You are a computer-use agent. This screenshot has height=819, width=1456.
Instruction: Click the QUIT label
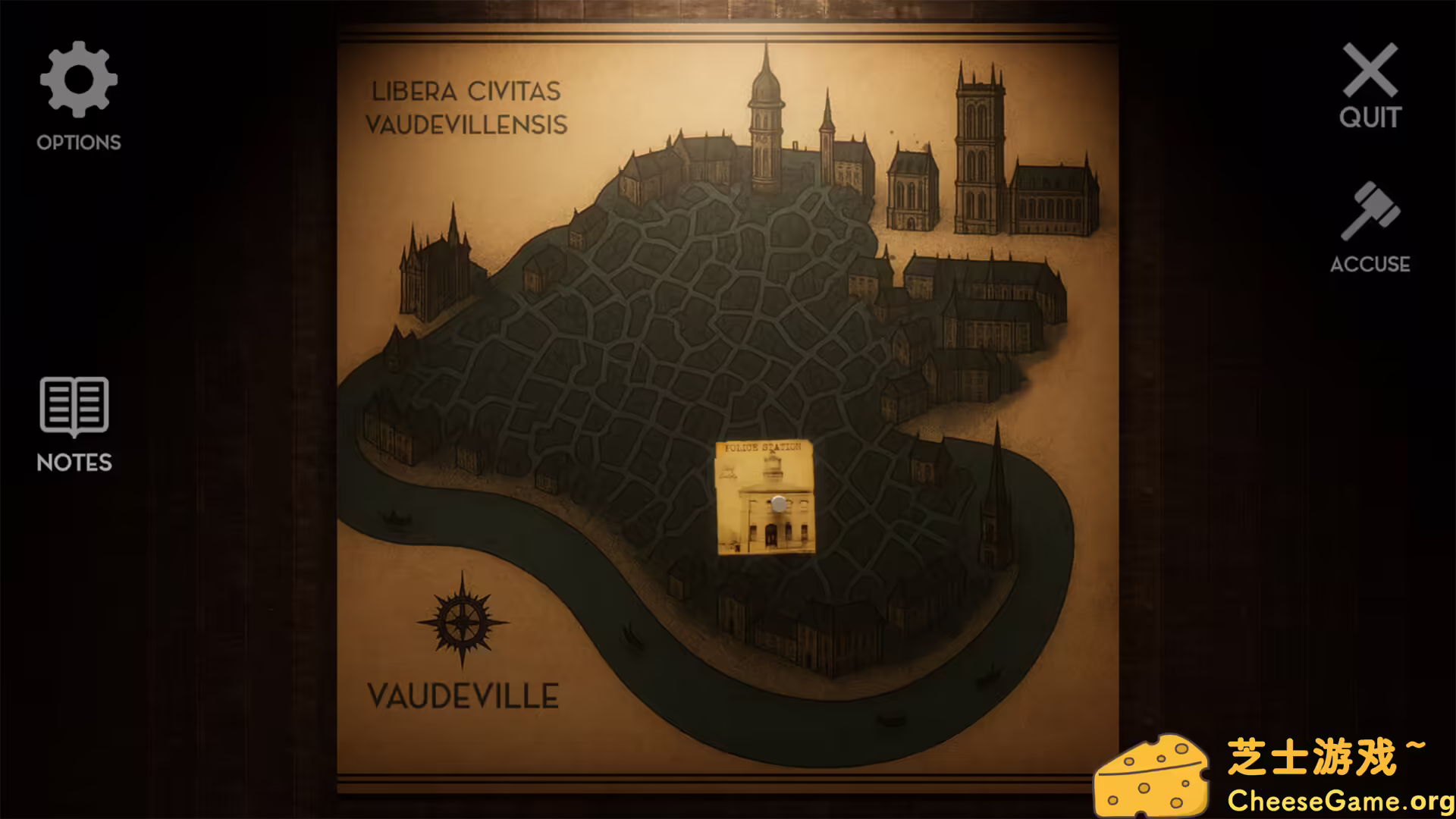[1370, 118]
